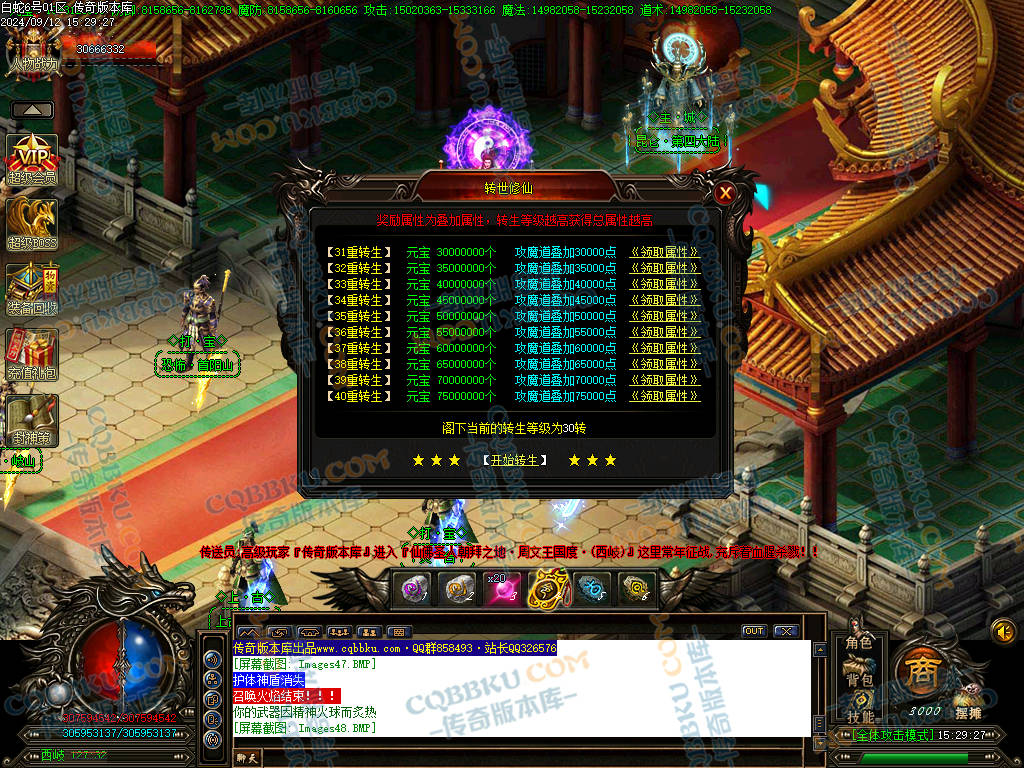Collapse the left icon list arrow

pos(33,110)
